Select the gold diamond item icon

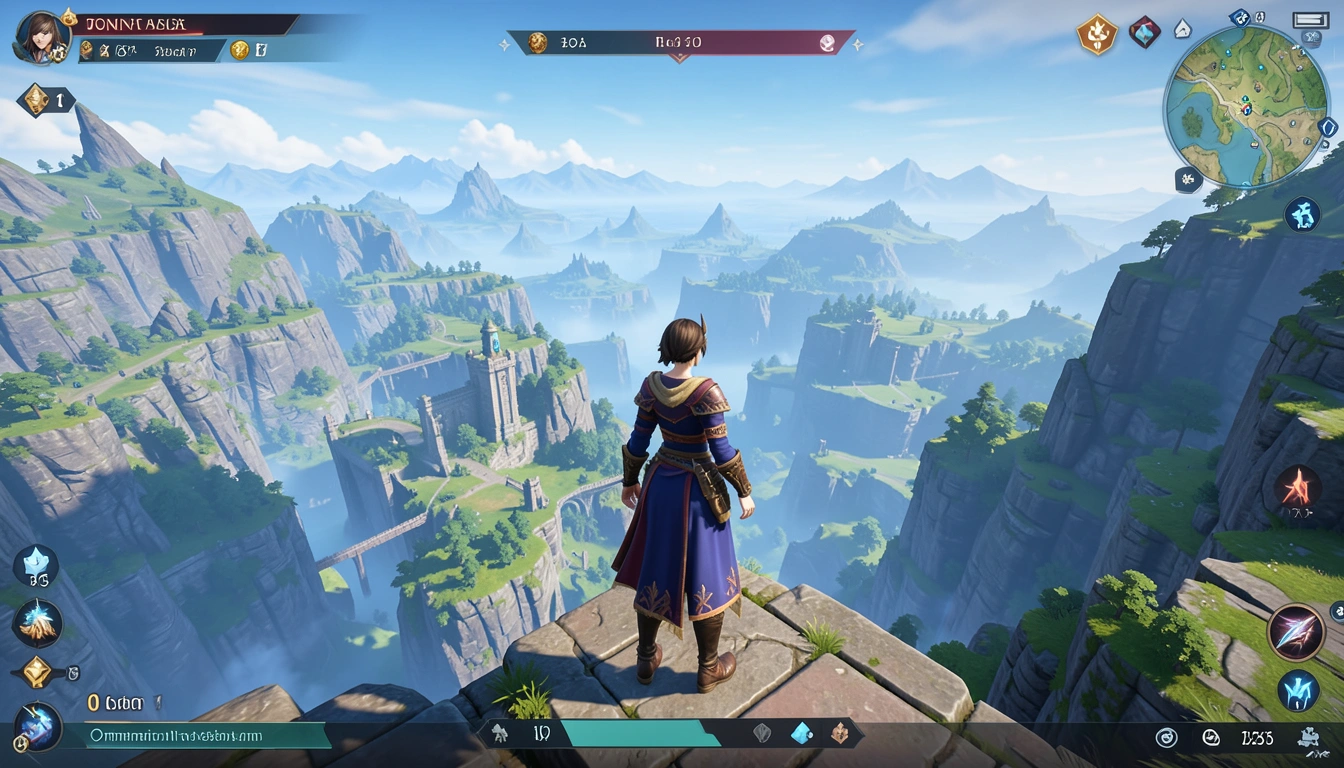pyautogui.click(x=36, y=672)
